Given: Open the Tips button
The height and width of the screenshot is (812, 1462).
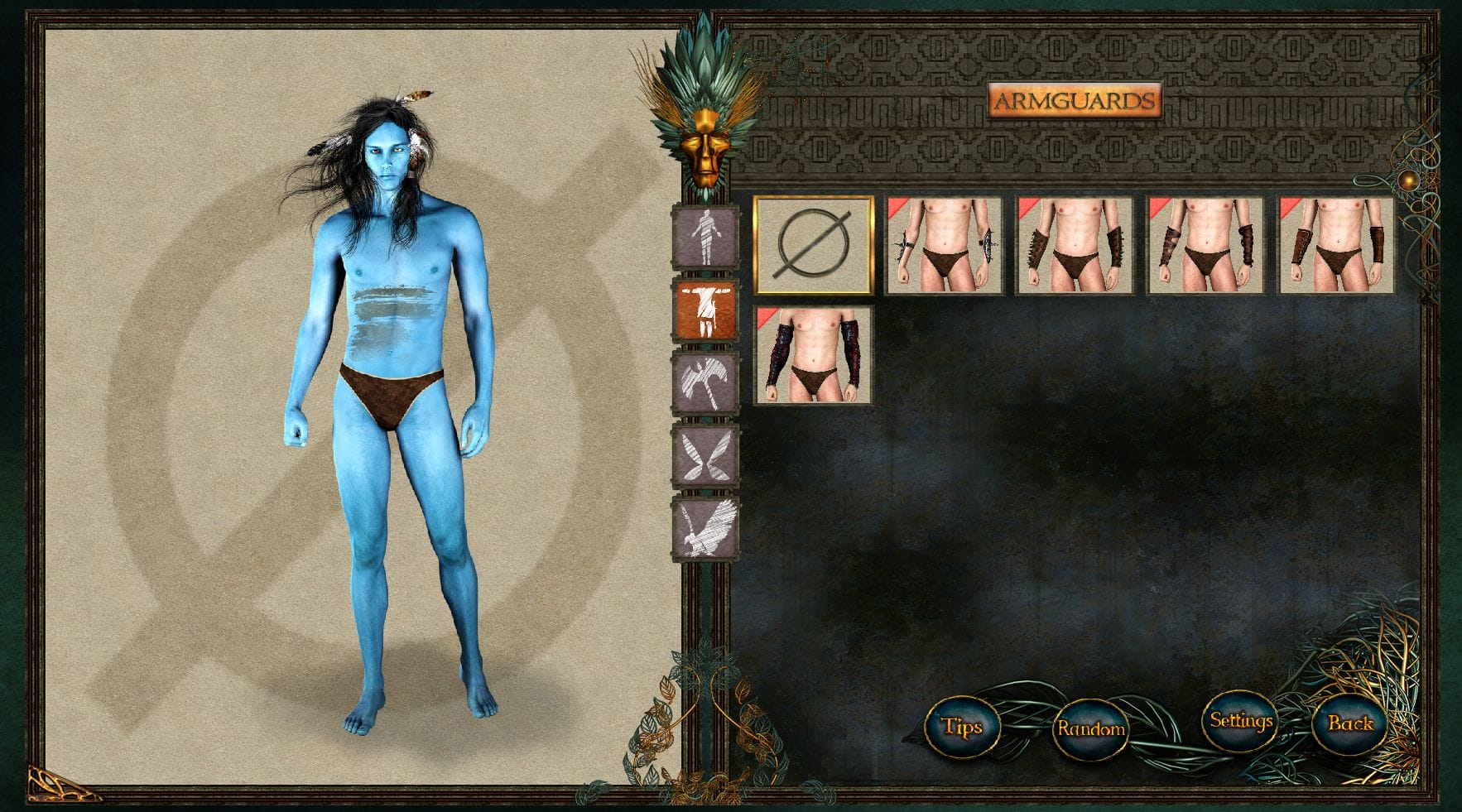Looking at the screenshot, I should click(x=962, y=728).
